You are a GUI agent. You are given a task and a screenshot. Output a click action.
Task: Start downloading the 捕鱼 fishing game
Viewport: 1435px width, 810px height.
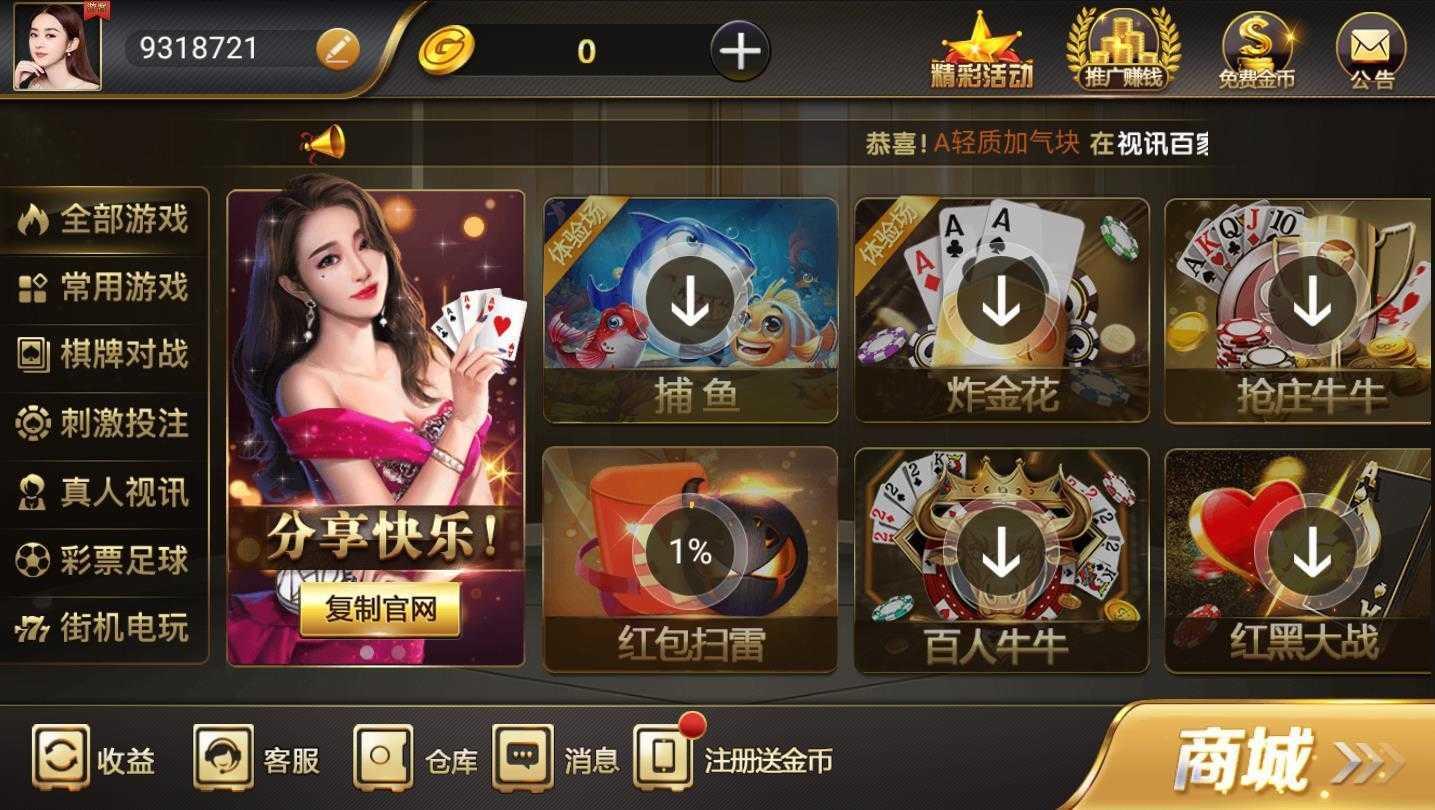coord(688,300)
